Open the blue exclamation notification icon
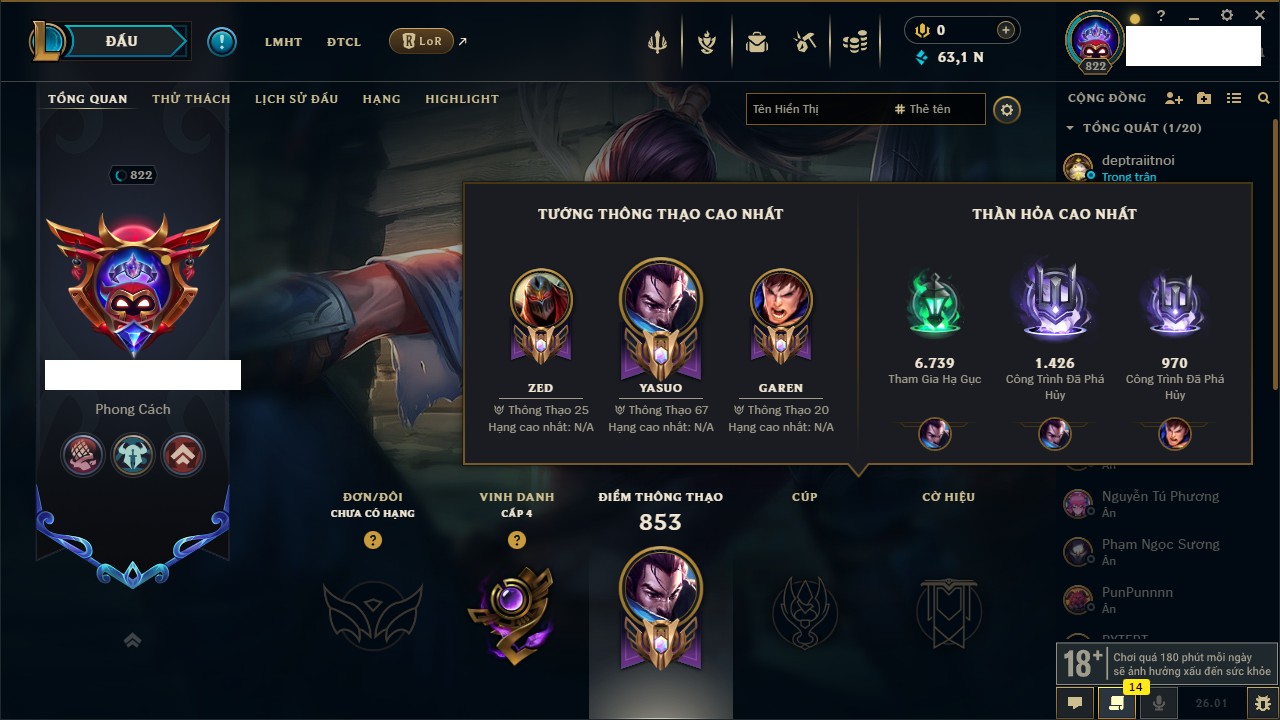1280x720 pixels. (222, 42)
